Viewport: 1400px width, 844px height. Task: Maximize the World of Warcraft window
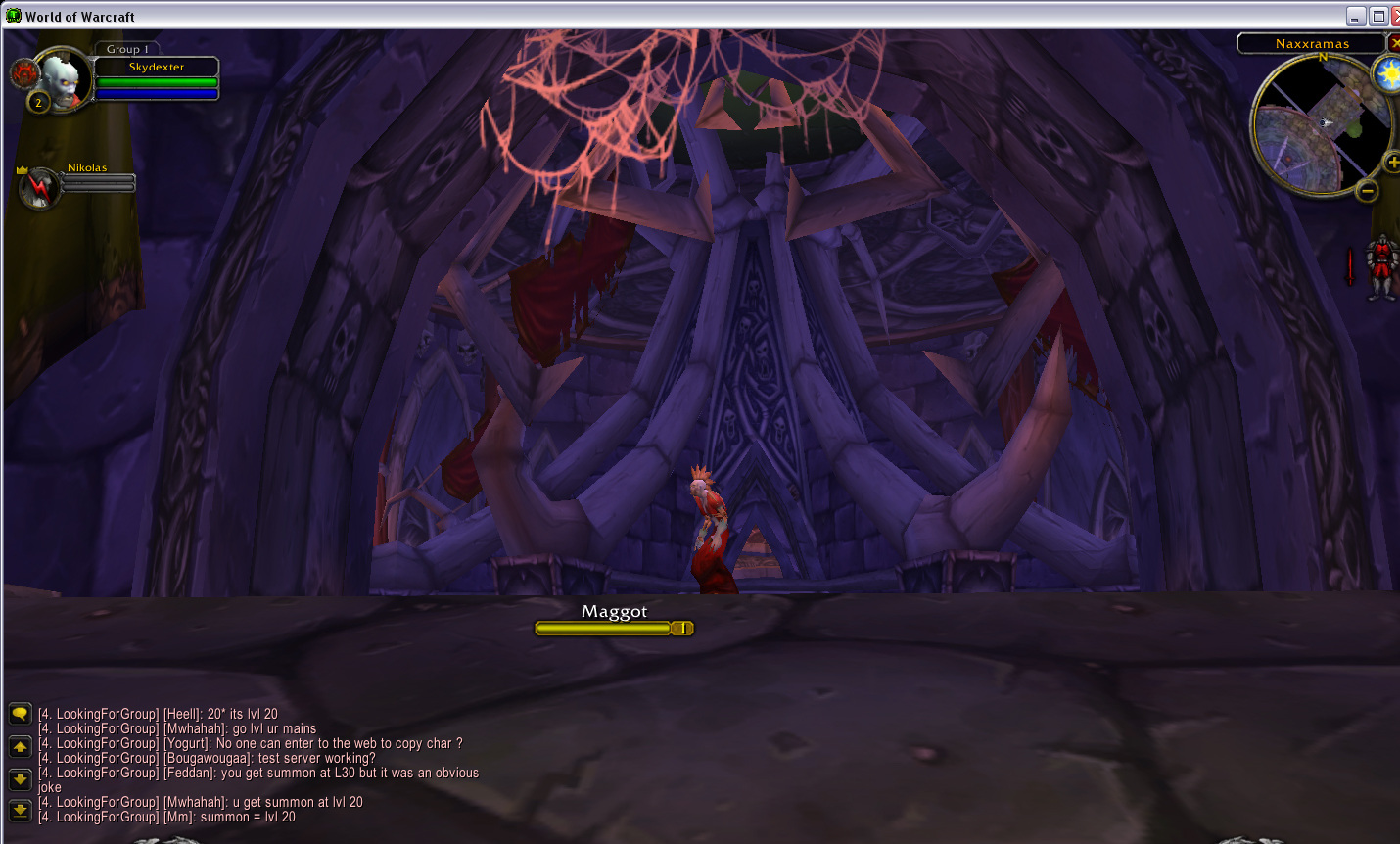tap(1378, 17)
